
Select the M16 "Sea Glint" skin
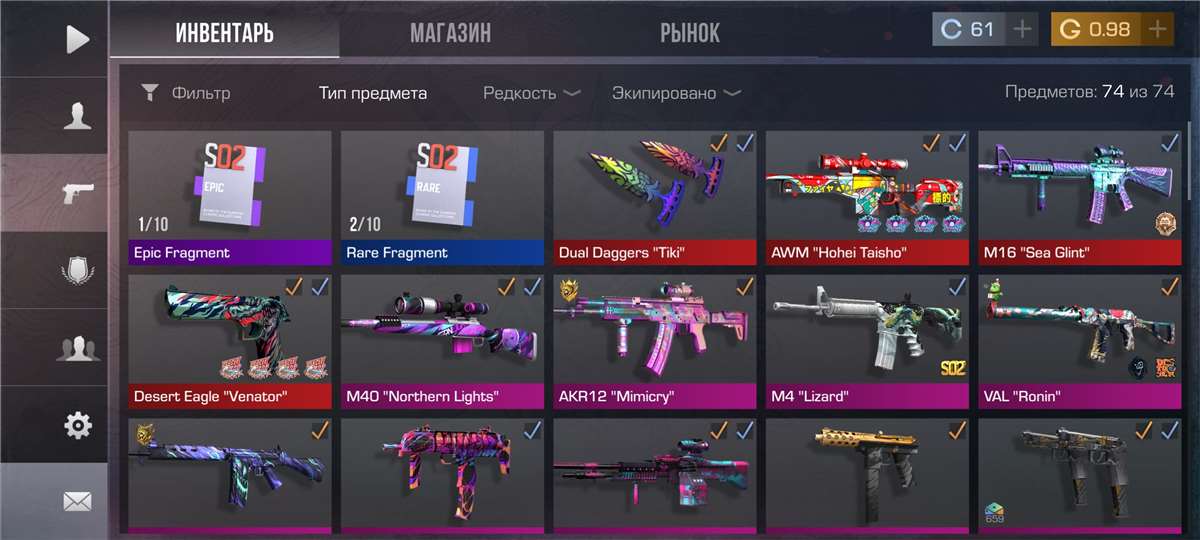pos(1079,197)
